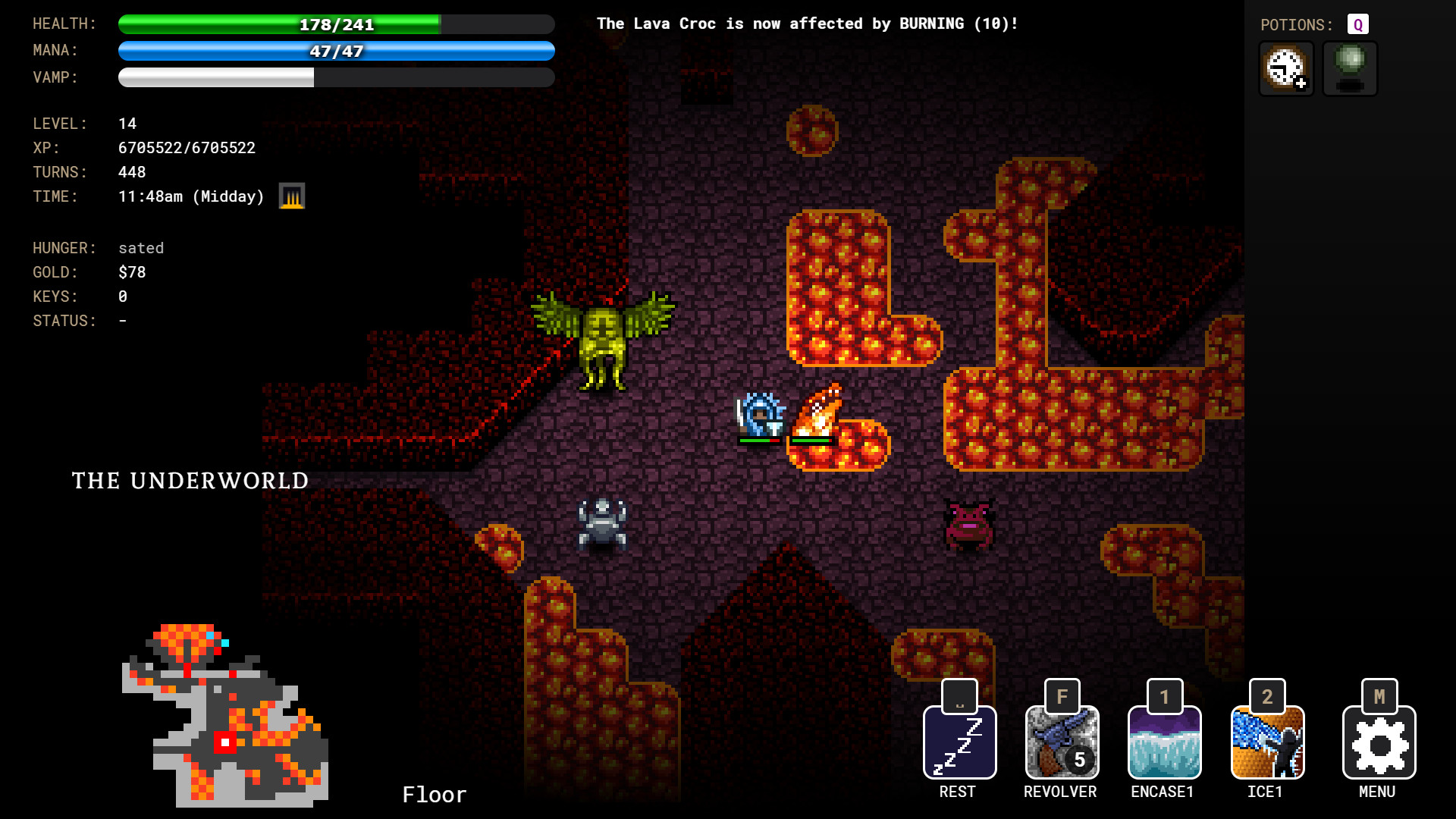The width and height of the screenshot is (1456, 819).
Task: Click the blue MANA bar
Action: [334, 51]
